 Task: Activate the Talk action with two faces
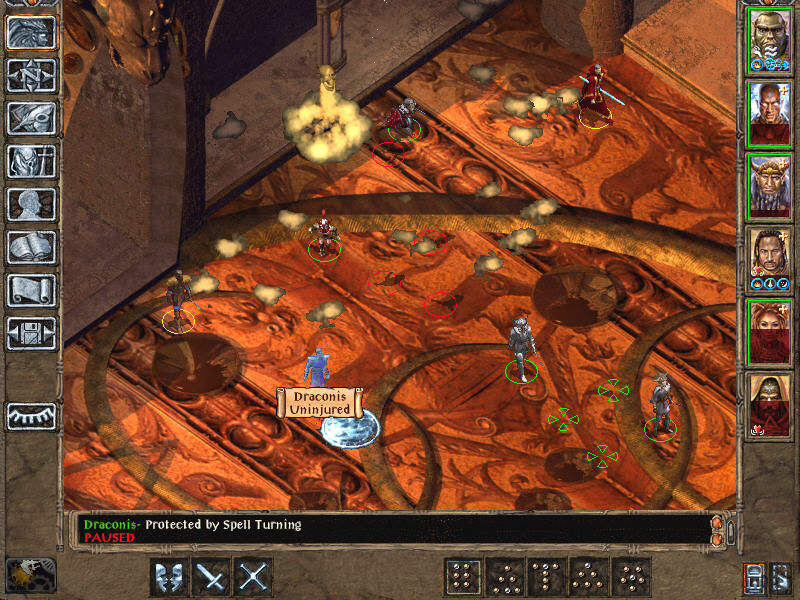[x=169, y=577]
